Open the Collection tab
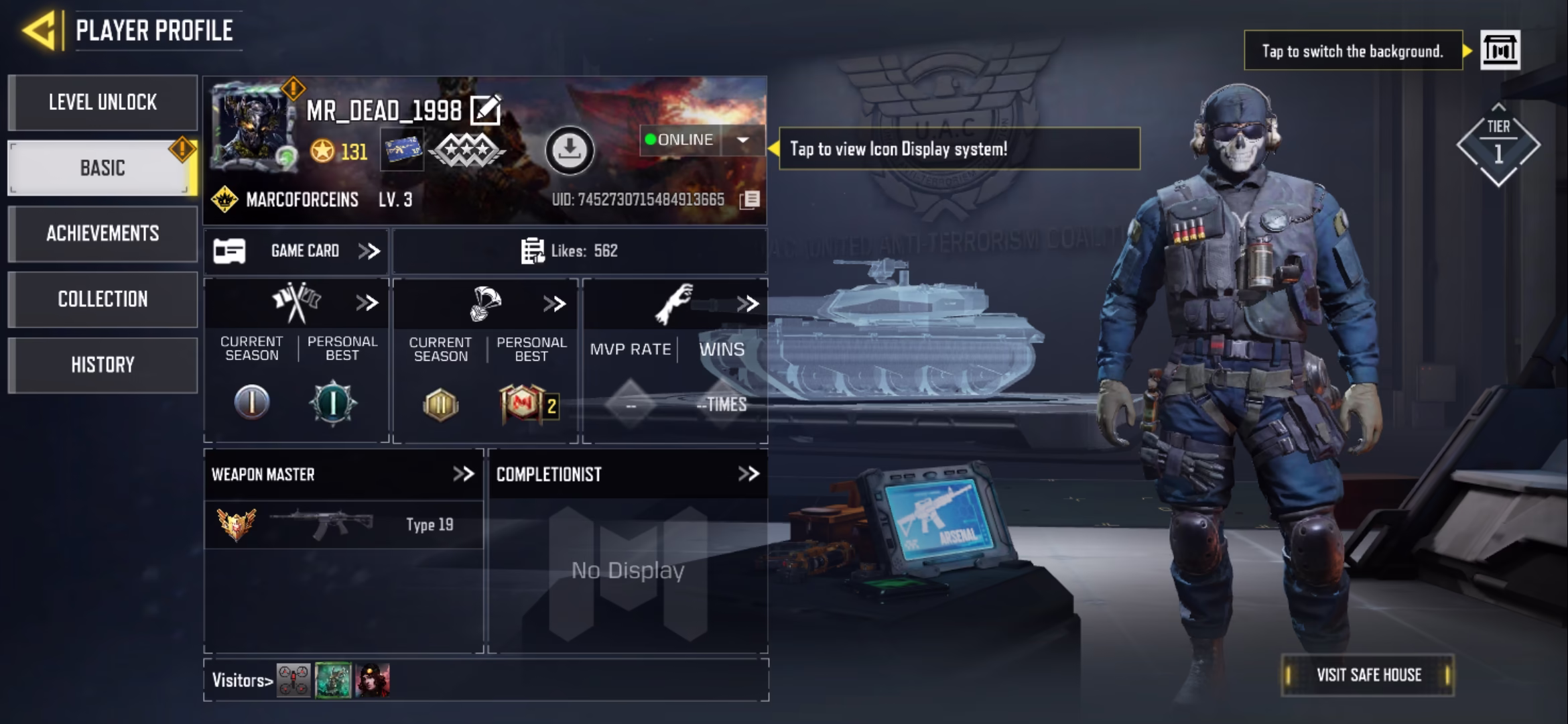 pyautogui.click(x=103, y=299)
